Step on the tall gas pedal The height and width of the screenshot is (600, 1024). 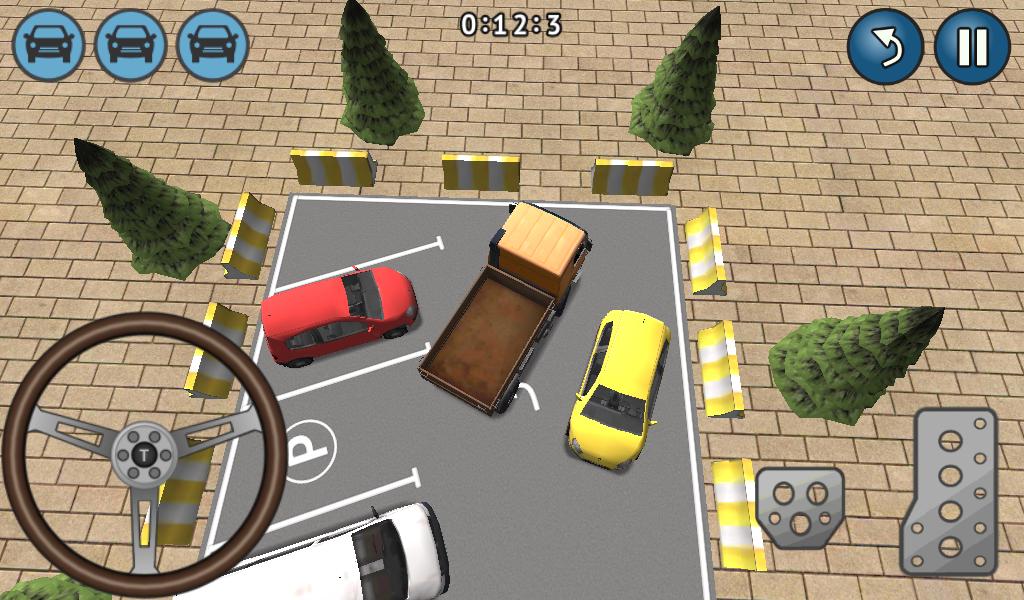coord(948,490)
